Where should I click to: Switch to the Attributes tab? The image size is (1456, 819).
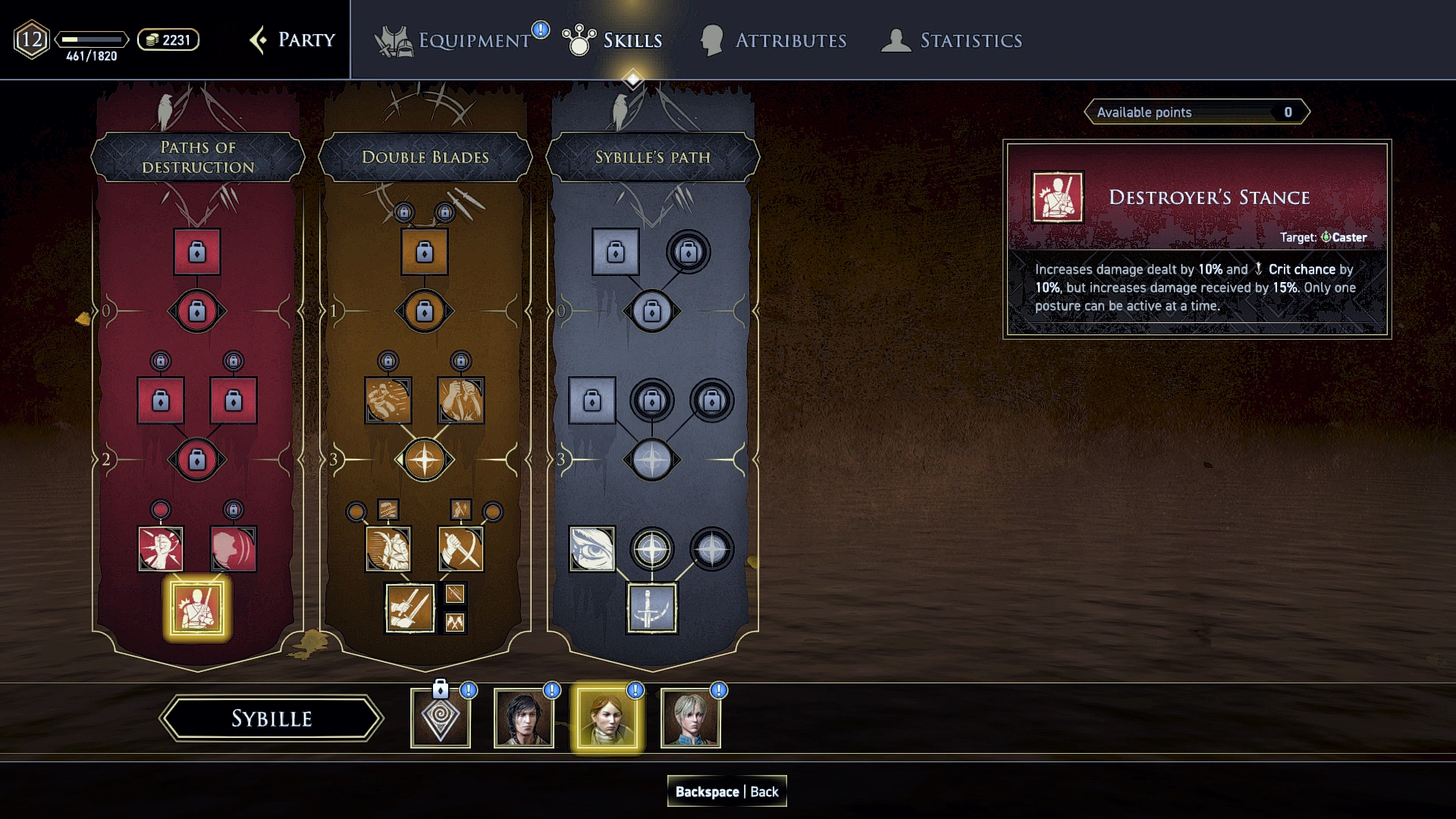(773, 40)
